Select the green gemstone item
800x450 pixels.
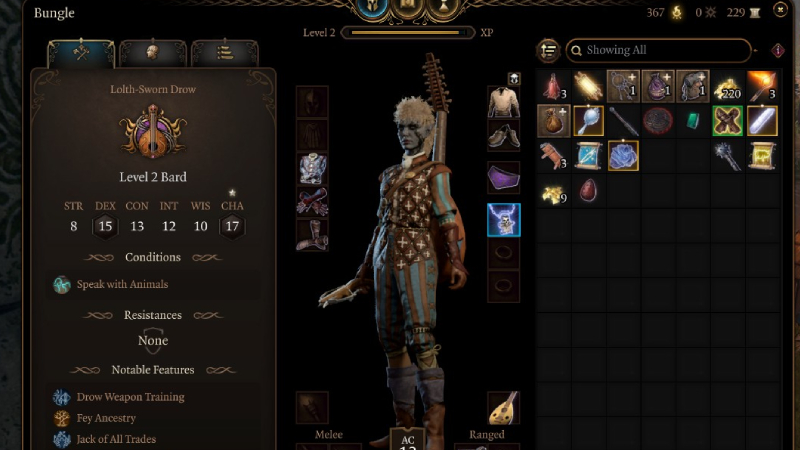(692, 121)
